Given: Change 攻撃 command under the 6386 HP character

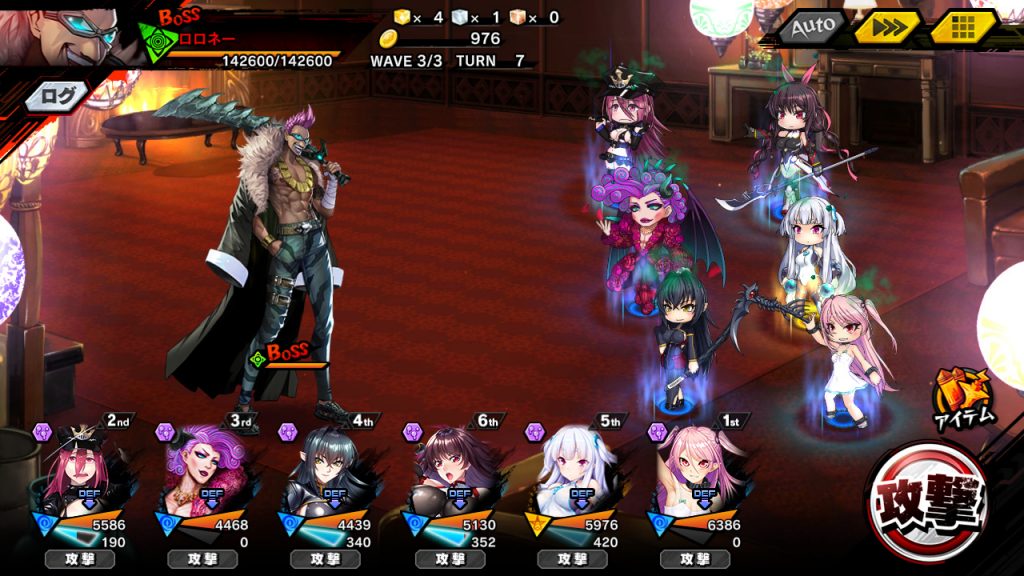Looking at the screenshot, I should [x=695, y=559].
